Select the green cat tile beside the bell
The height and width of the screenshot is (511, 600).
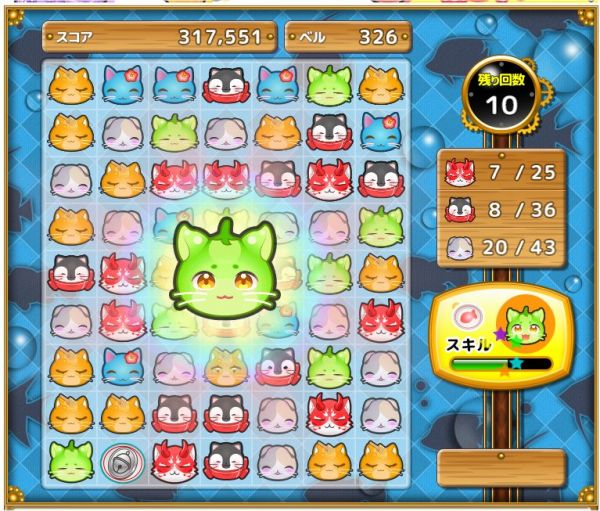coord(71,460)
